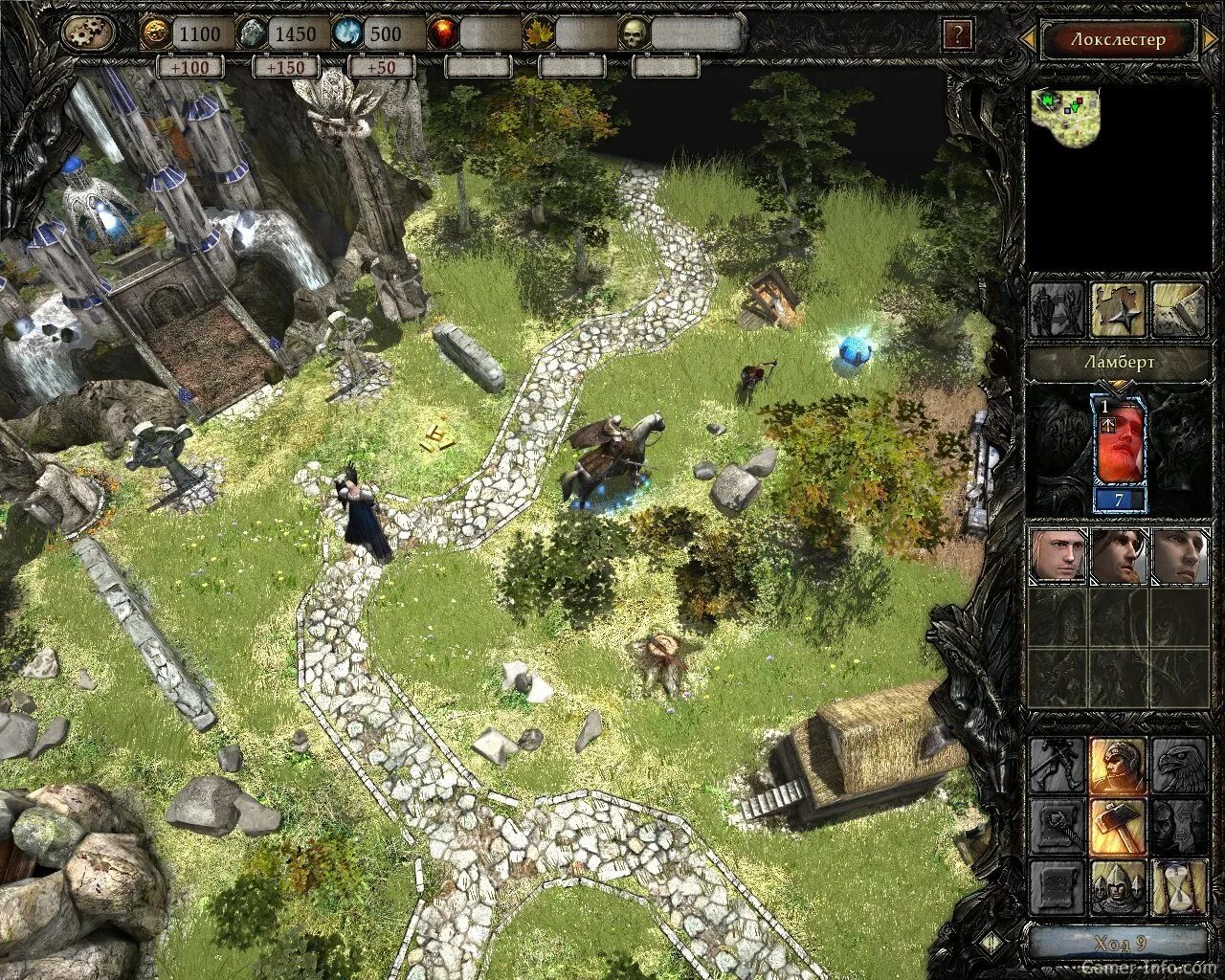
Task: Click the blue crystal resource icon
Action: coord(346,33)
